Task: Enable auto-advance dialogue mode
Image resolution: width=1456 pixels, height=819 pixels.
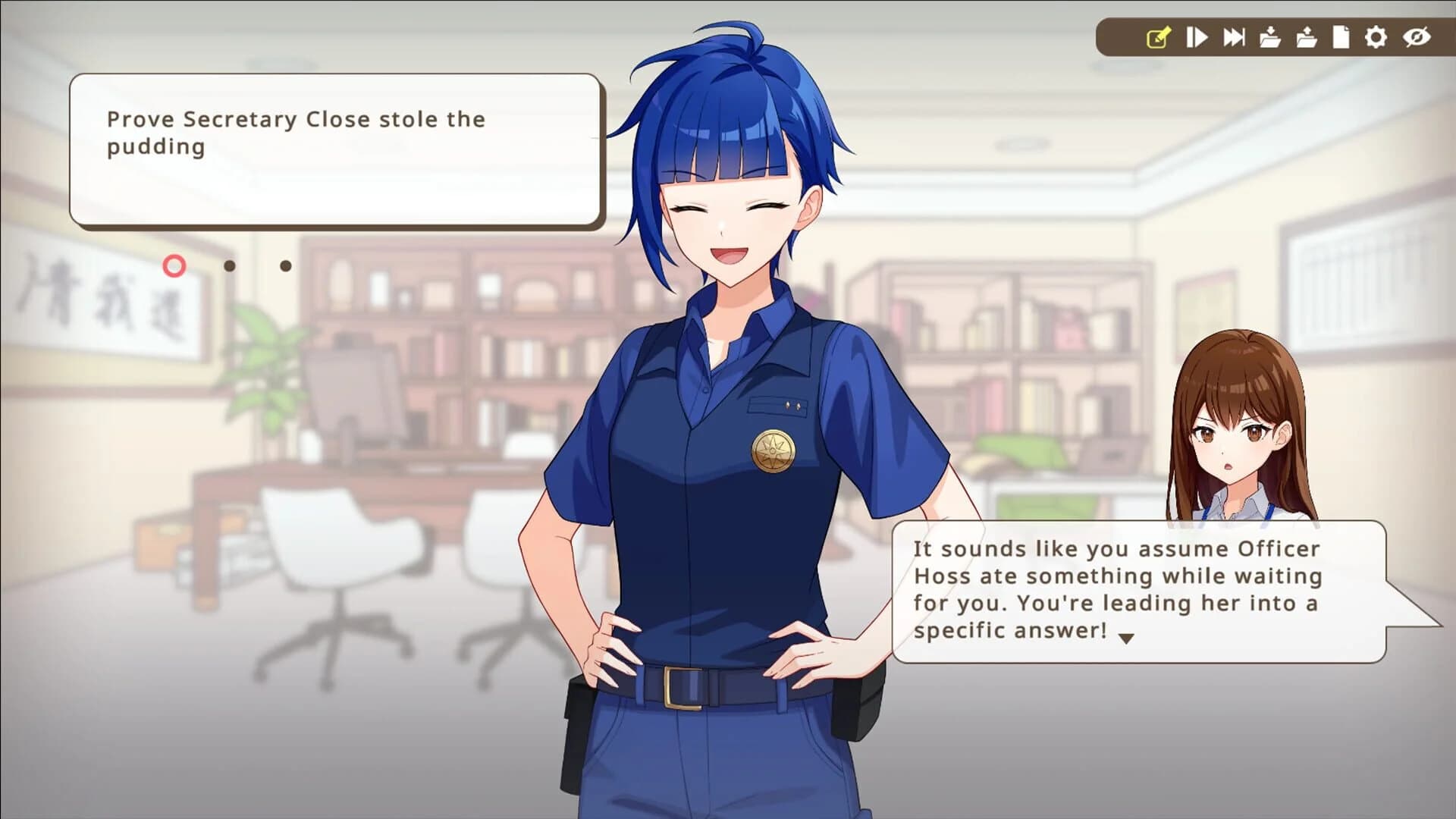Action: pyautogui.click(x=1197, y=35)
